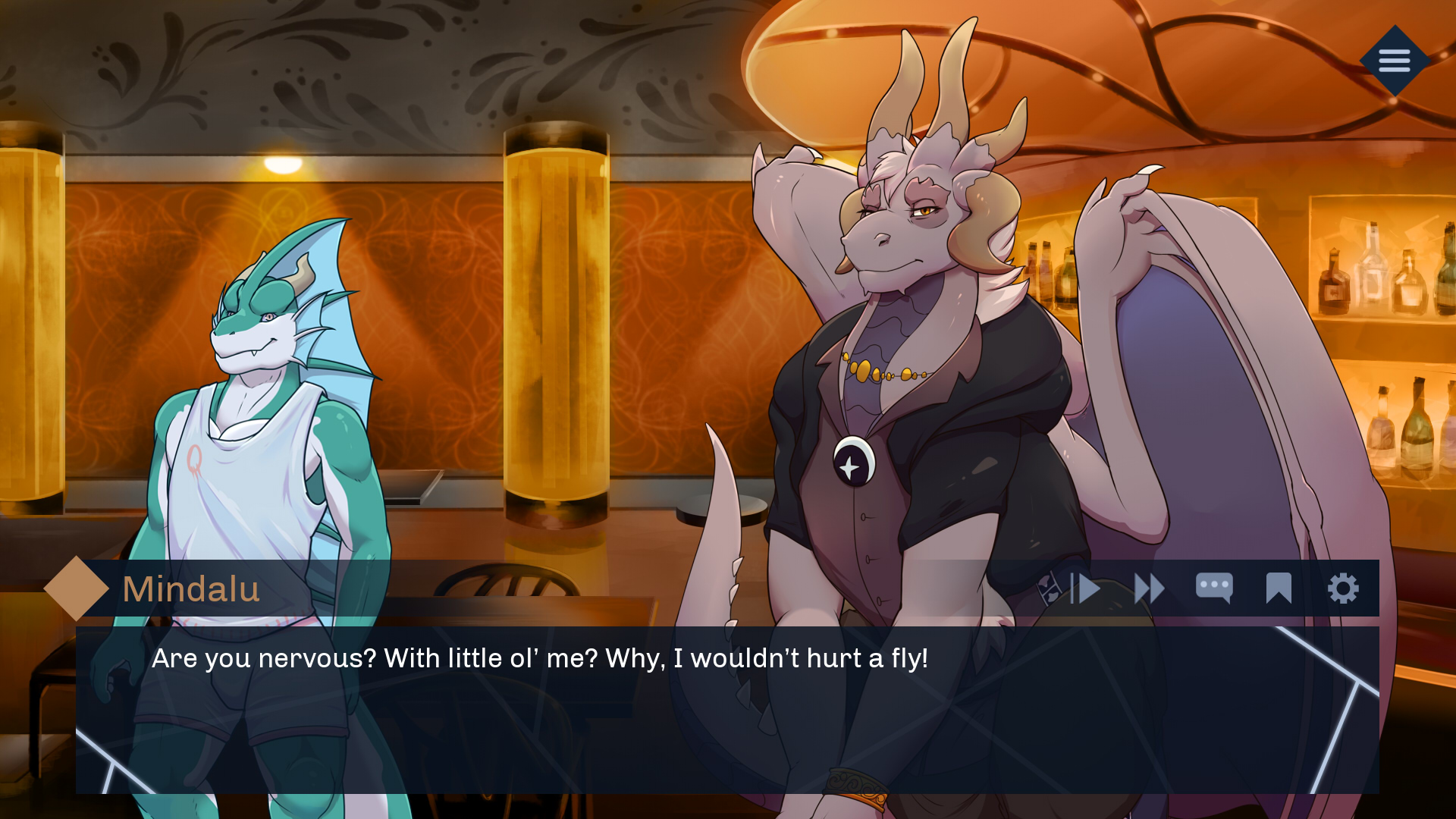Open settings with the gear icon
1456x819 pixels.
1343,588
